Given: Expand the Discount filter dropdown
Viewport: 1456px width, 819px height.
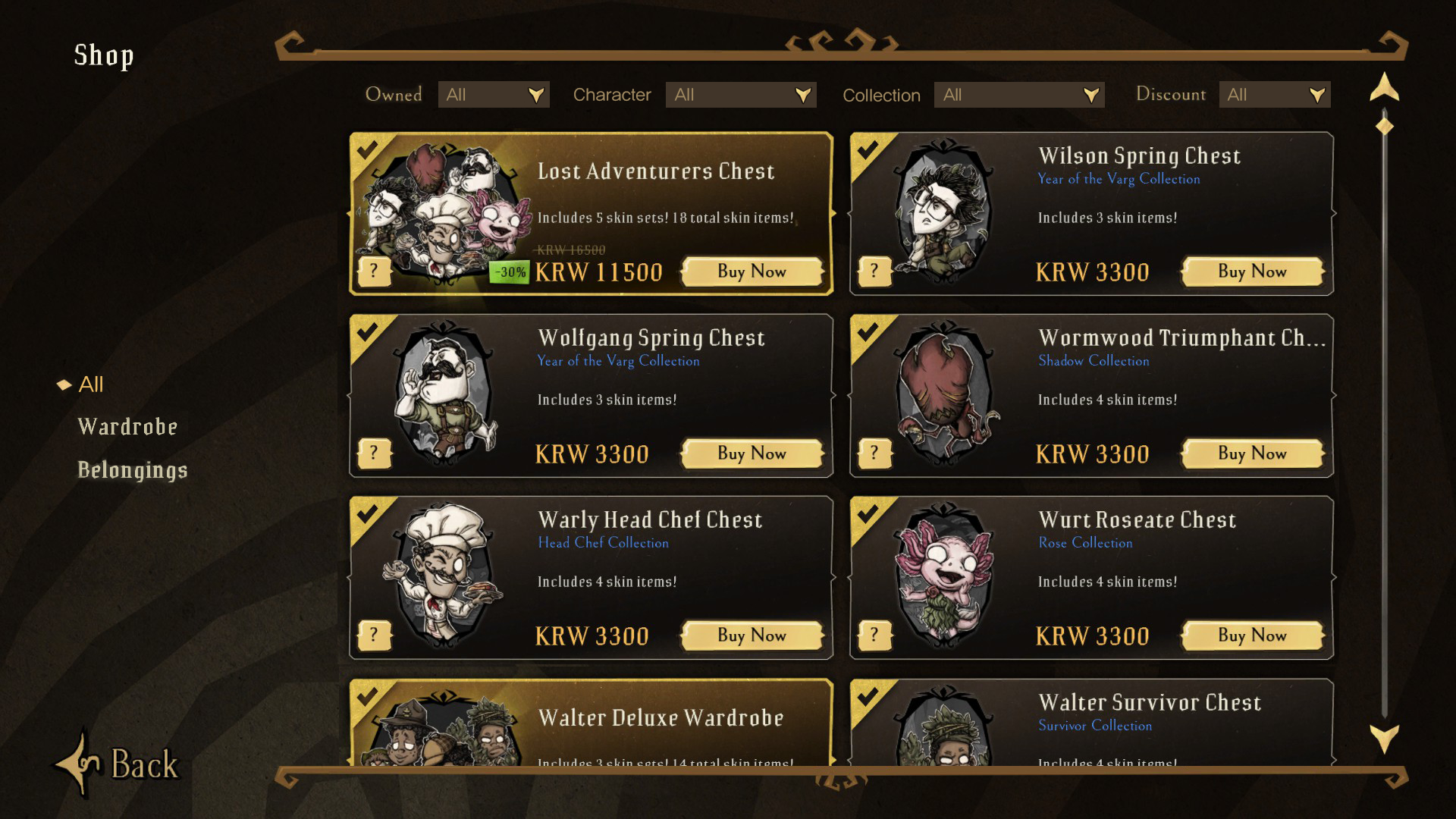Looking at the screenshot, I should pyautogui.click(x=1274, y=94).
